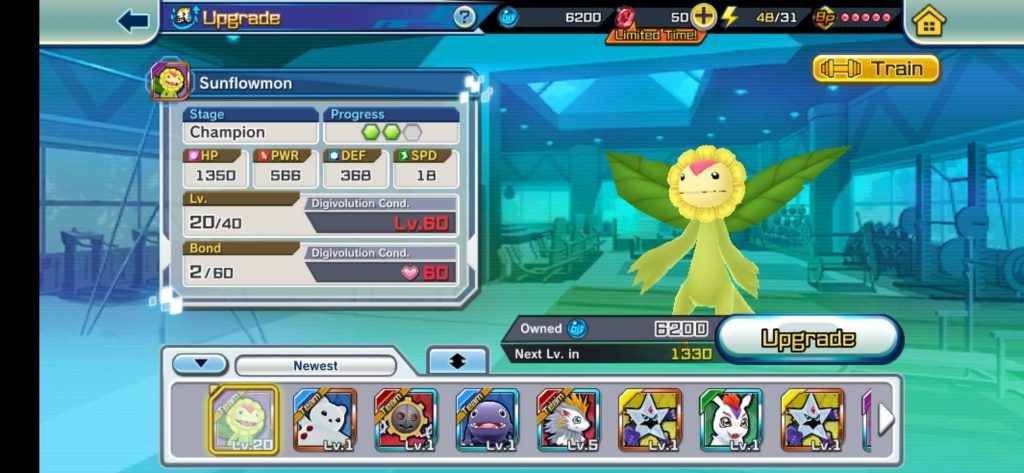Click the blue down-arrow filter button
Image resolution: width=1024 pixels, height=473 pixels.
[x=200, y=365]
